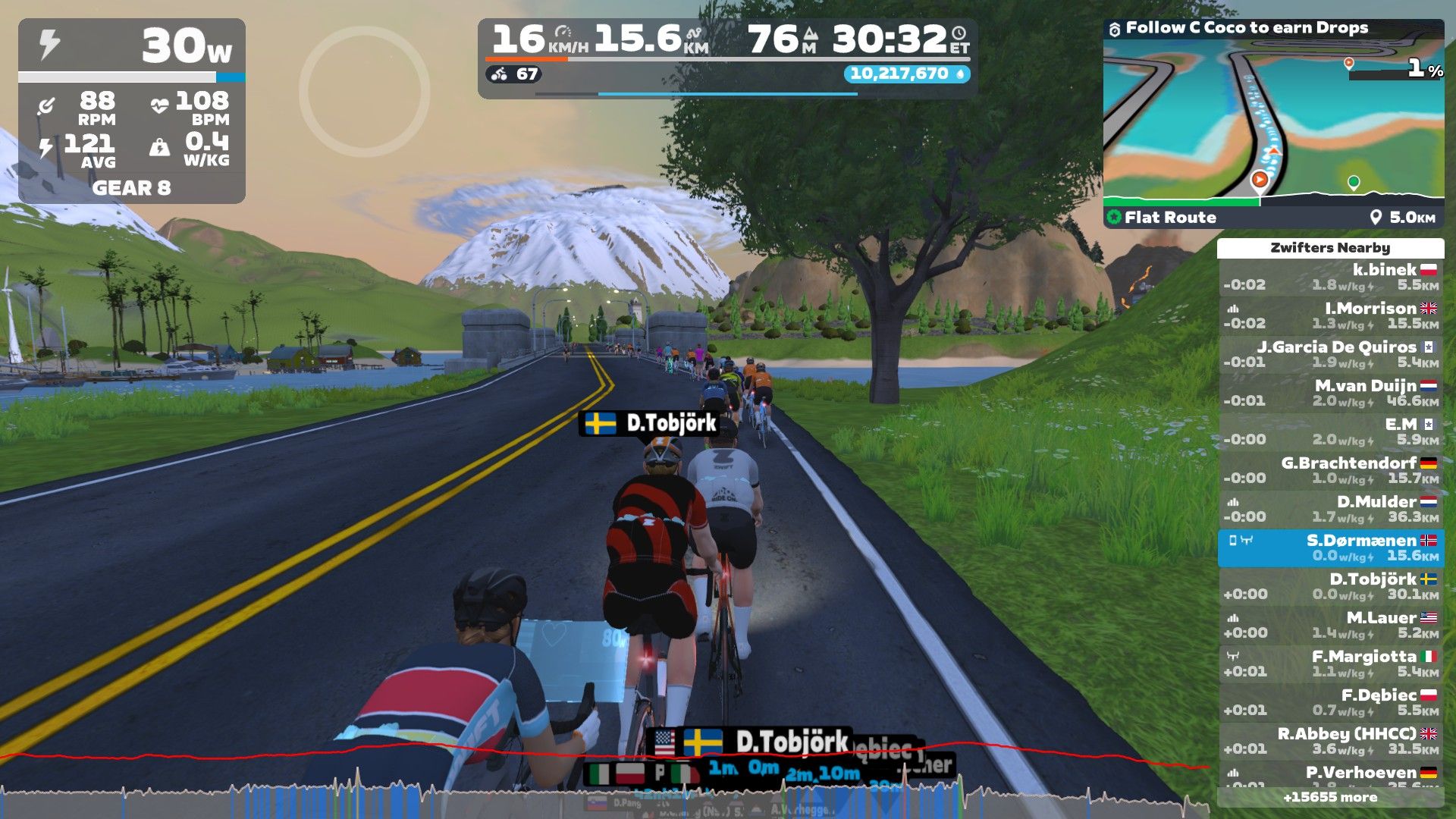Choose I.Morrison from the nearby riders
The image size is (1456, 819).
(x=1331, y=315)
